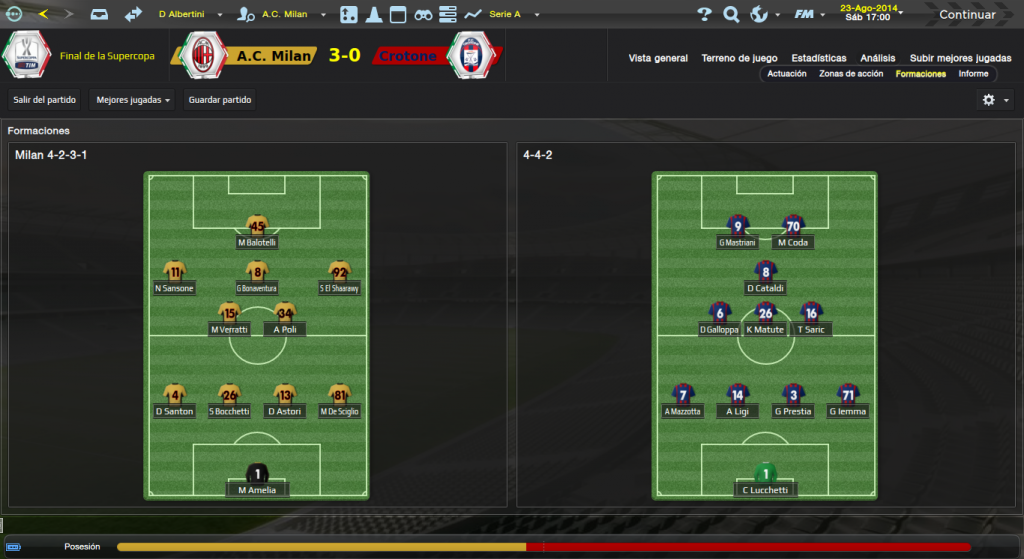This screenshot has width=1024, height=559.
Task: Save the match with Guardar partido
Action: click(220, 100)
